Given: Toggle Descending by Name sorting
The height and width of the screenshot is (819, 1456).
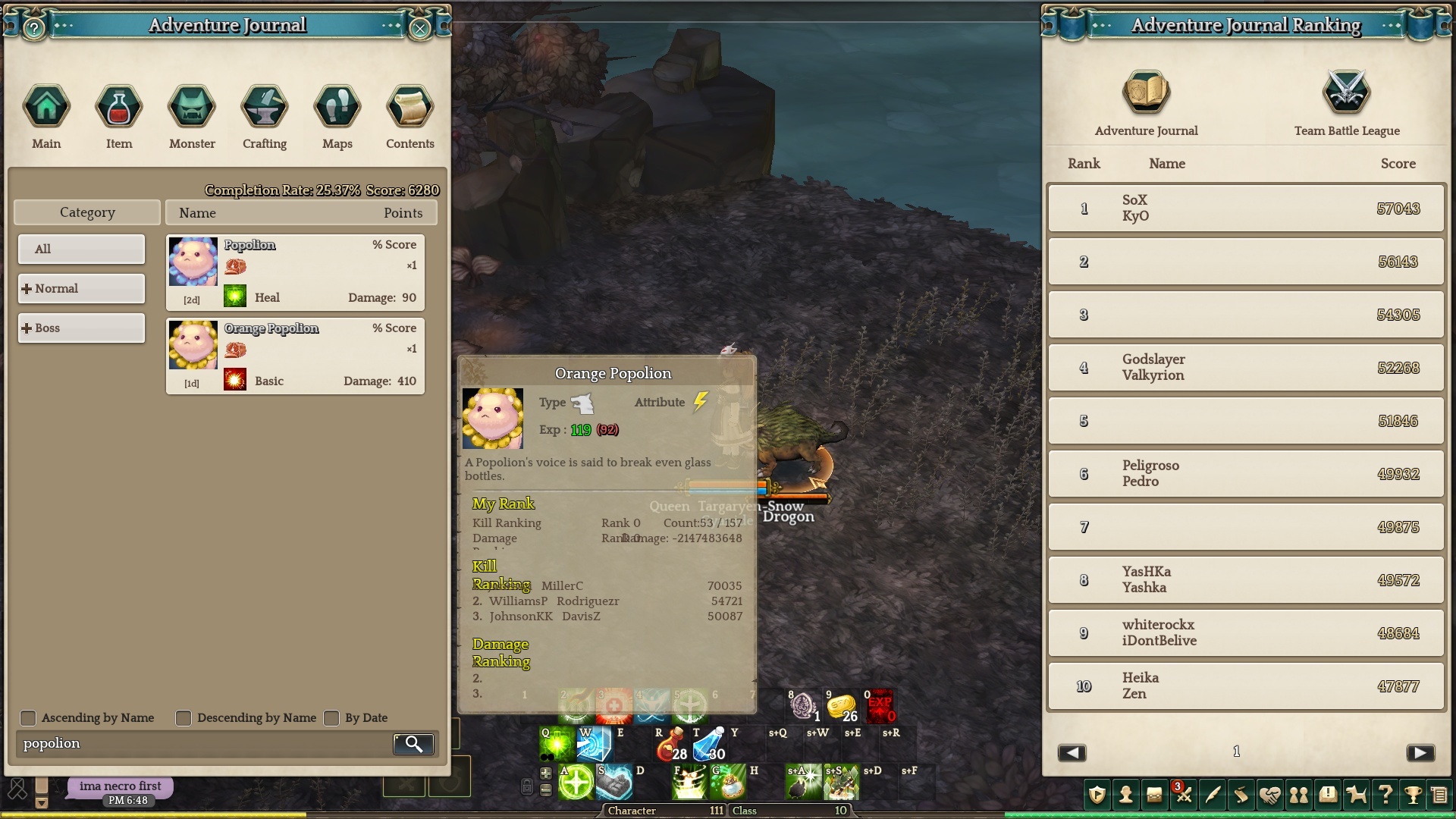Looking at the screenshot, I should (x=184, y=718).
